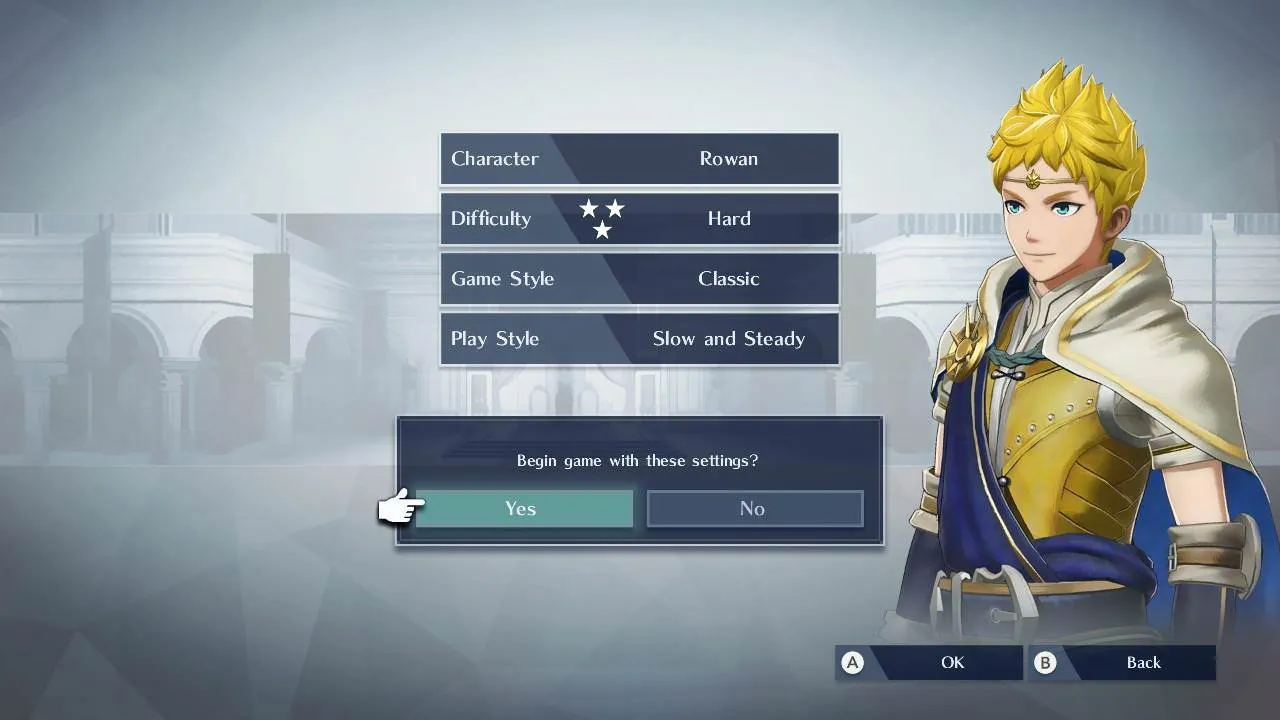This screenshot has width=1280, height=720.
Task: Click the white pointing hand cursor icon
Action: click(398, 507)
